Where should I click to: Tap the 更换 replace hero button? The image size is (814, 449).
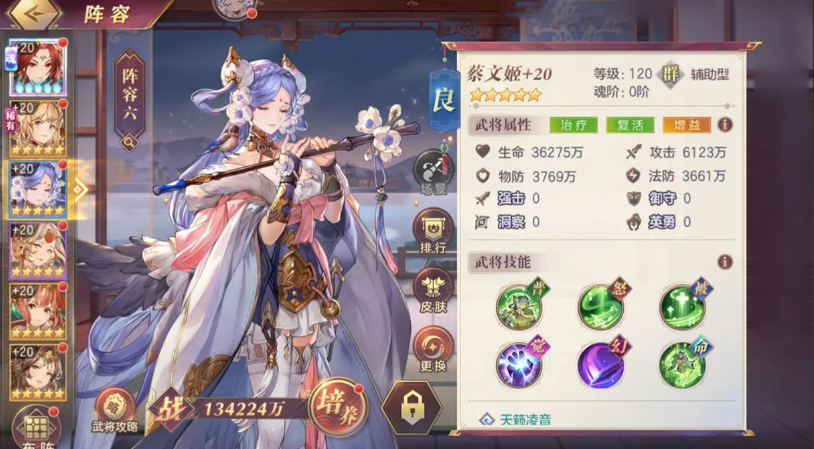point(434,351)
